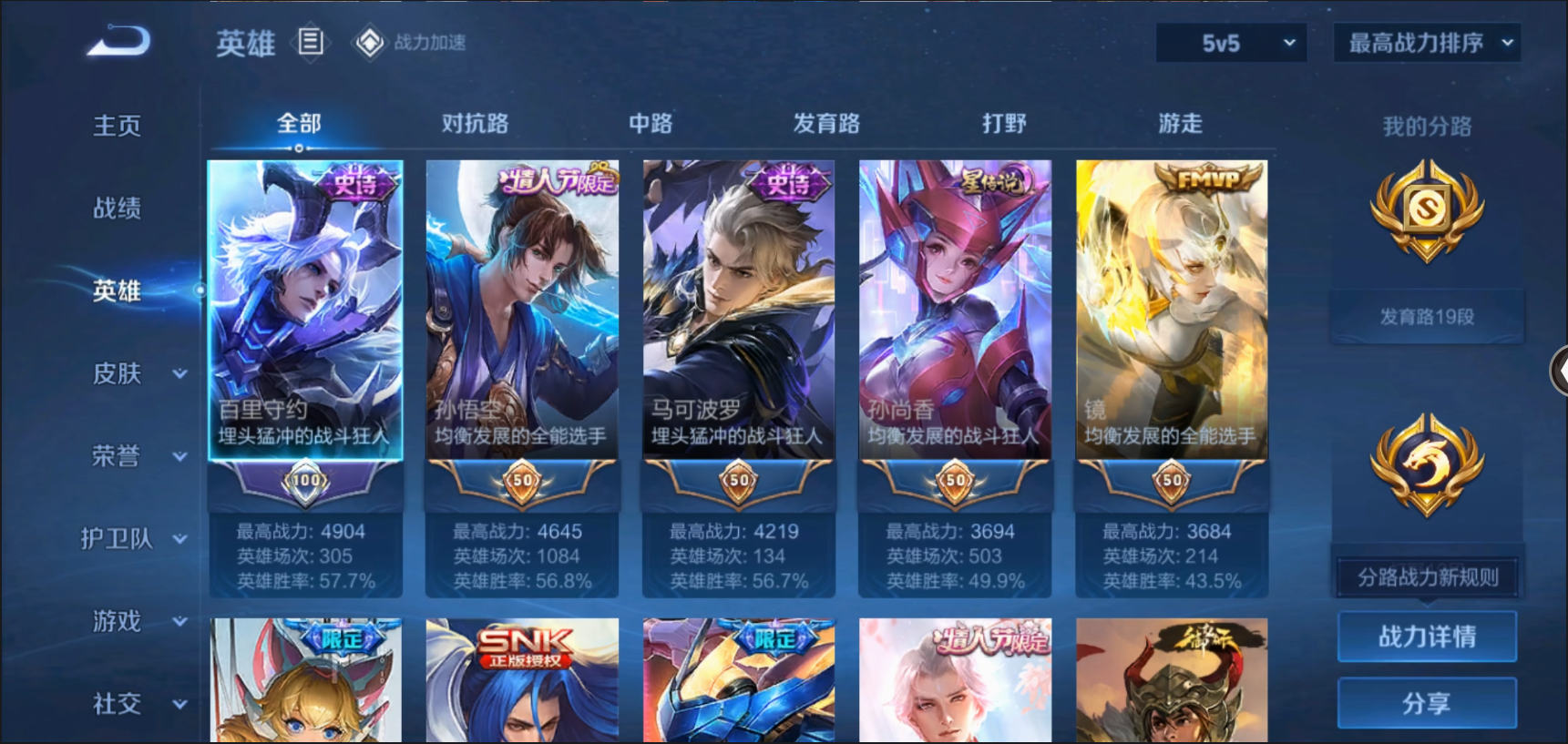This screenshot has height=744, width=1568.
Task: Click the 战力详情 button
Action: point(1427,637)
